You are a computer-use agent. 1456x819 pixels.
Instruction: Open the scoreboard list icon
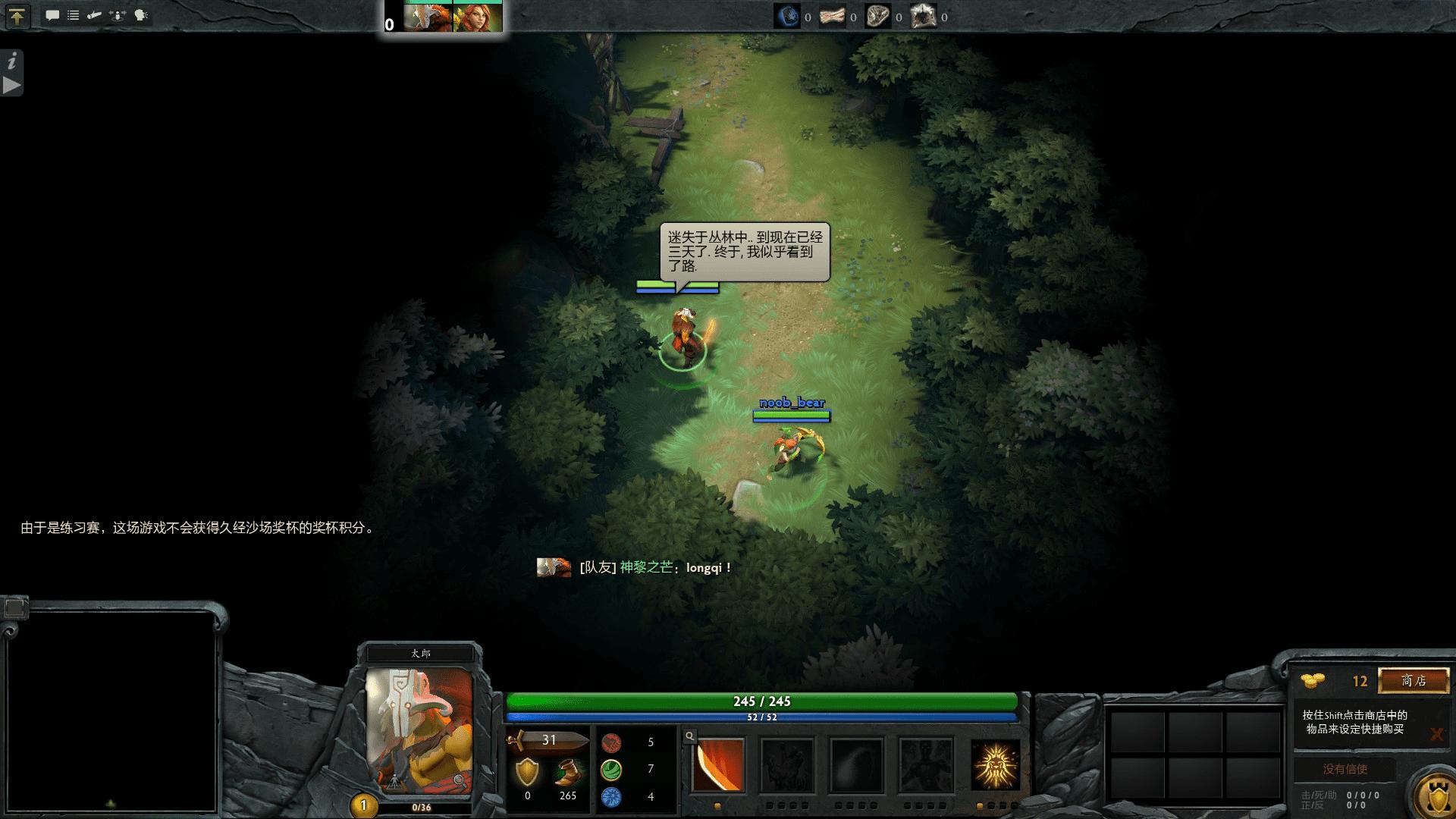(74, 15)
